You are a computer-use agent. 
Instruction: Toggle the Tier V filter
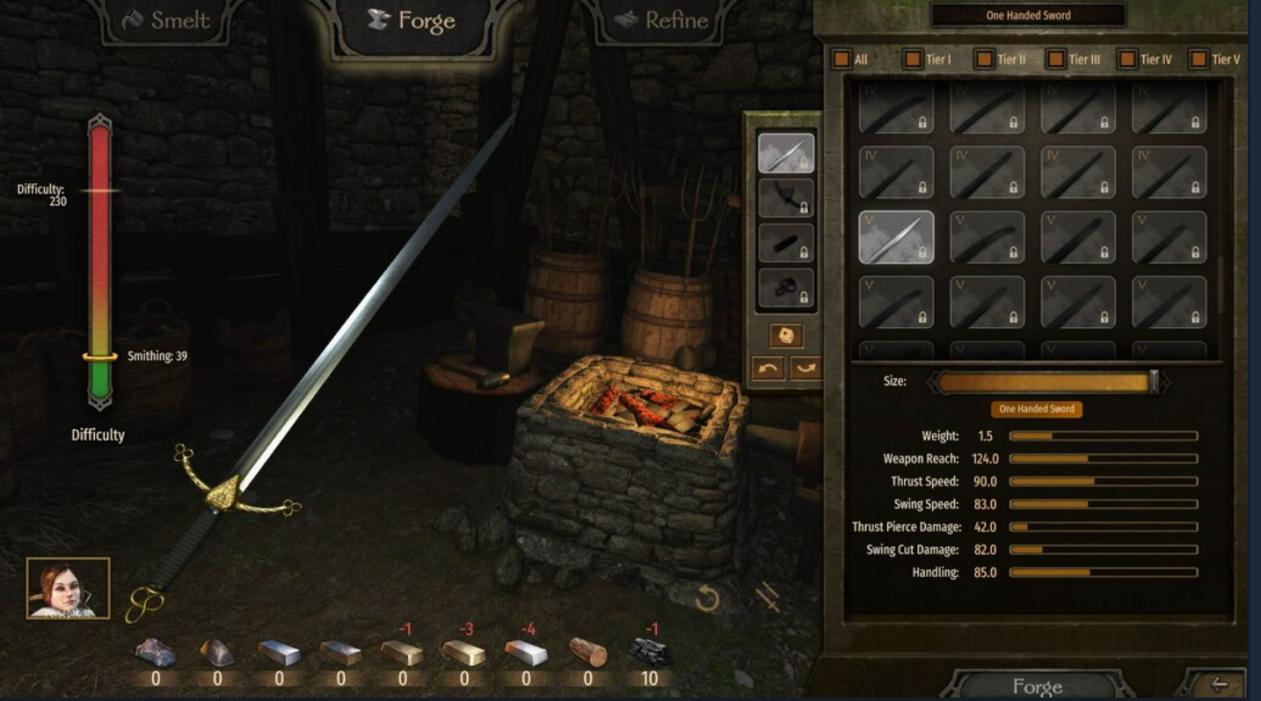pyautogui.click(x=1199, y=59)
